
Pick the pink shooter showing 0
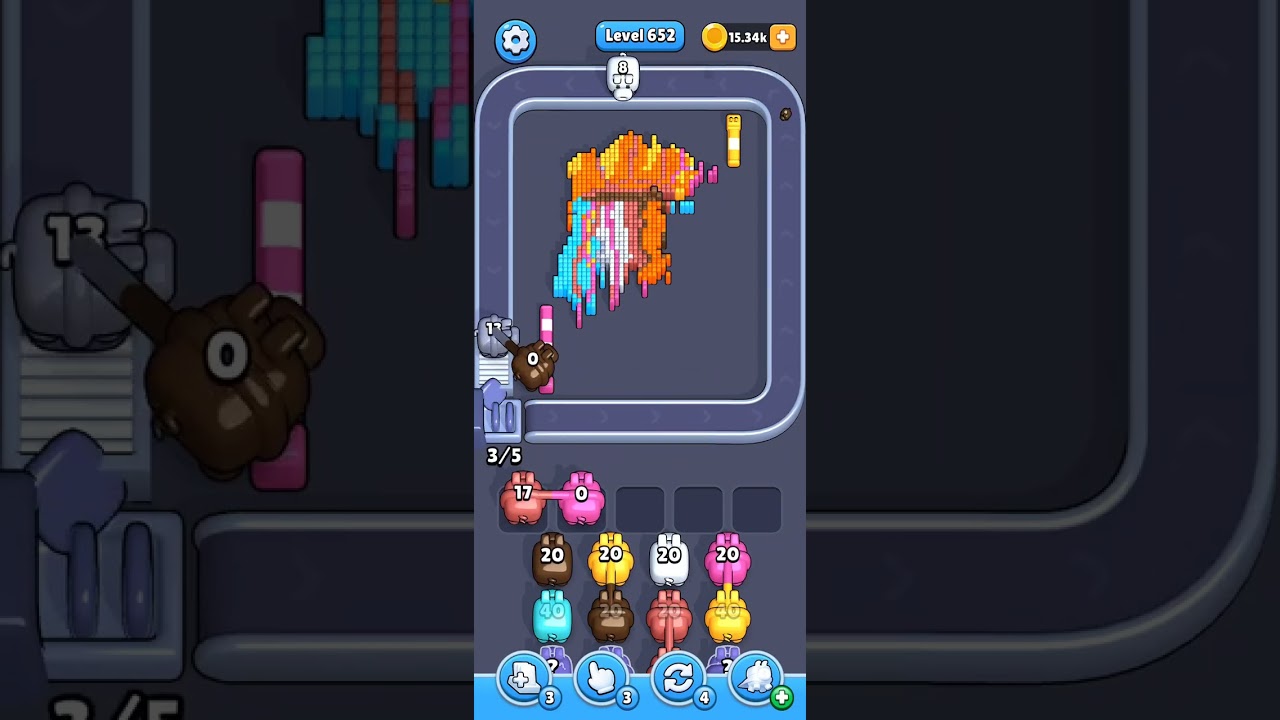[x=582, y=500]
